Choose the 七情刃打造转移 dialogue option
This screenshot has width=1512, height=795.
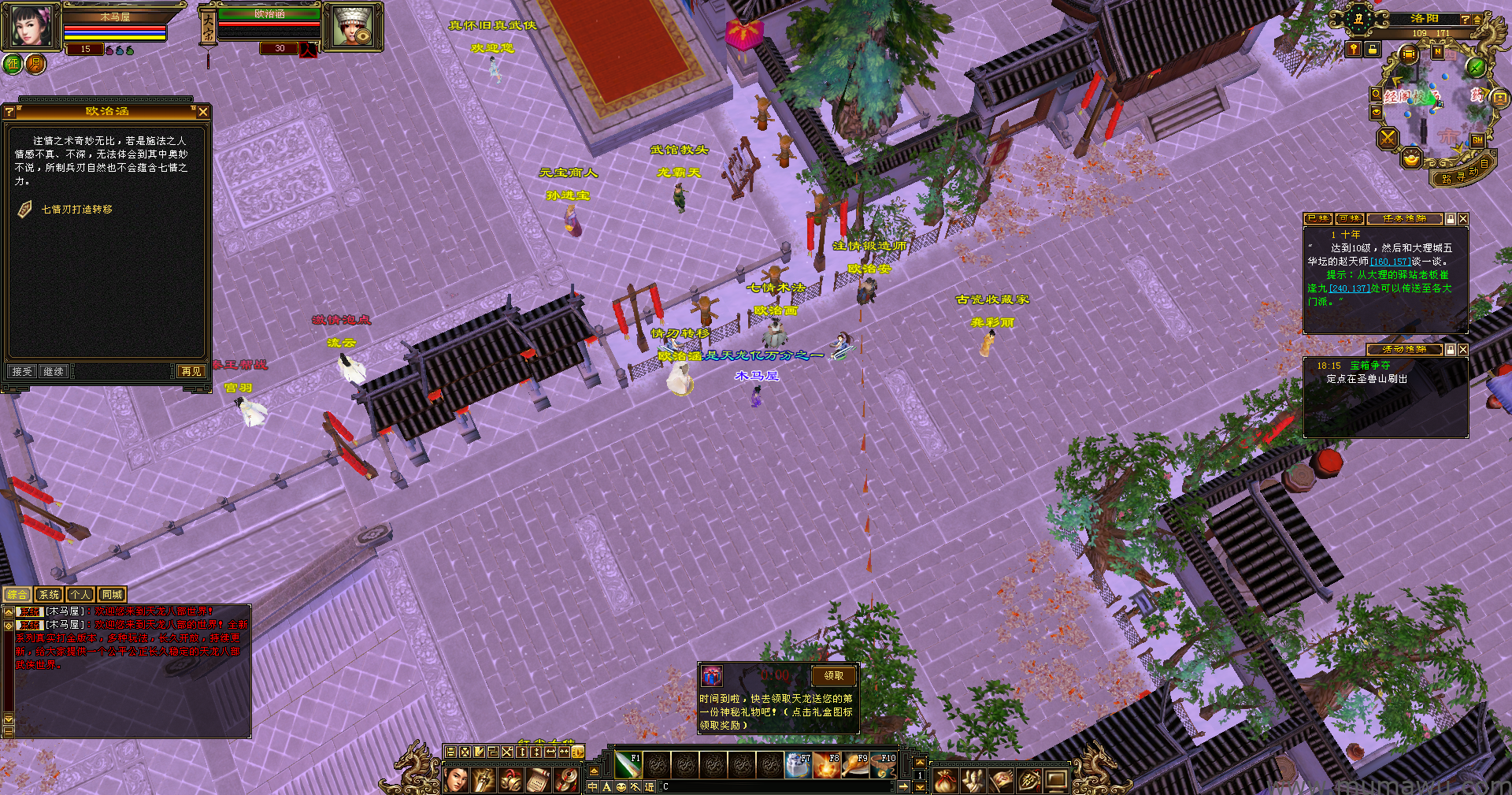pyautogui.click(x=76, y=210)
